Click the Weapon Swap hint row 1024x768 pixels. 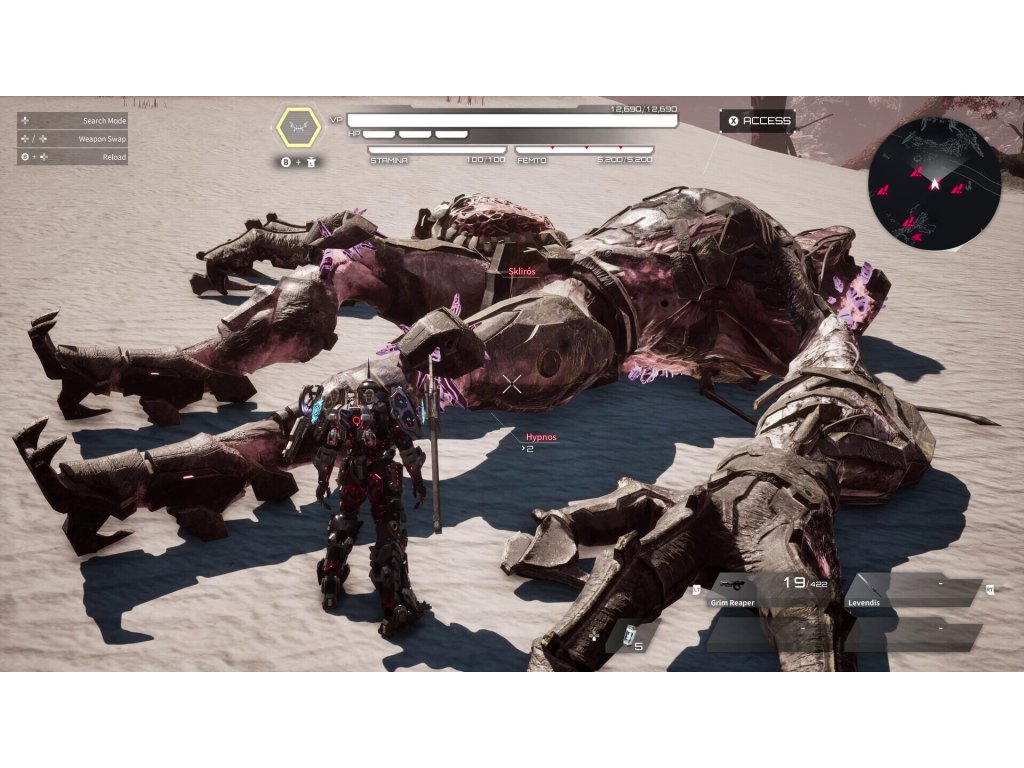coord(72,139)
